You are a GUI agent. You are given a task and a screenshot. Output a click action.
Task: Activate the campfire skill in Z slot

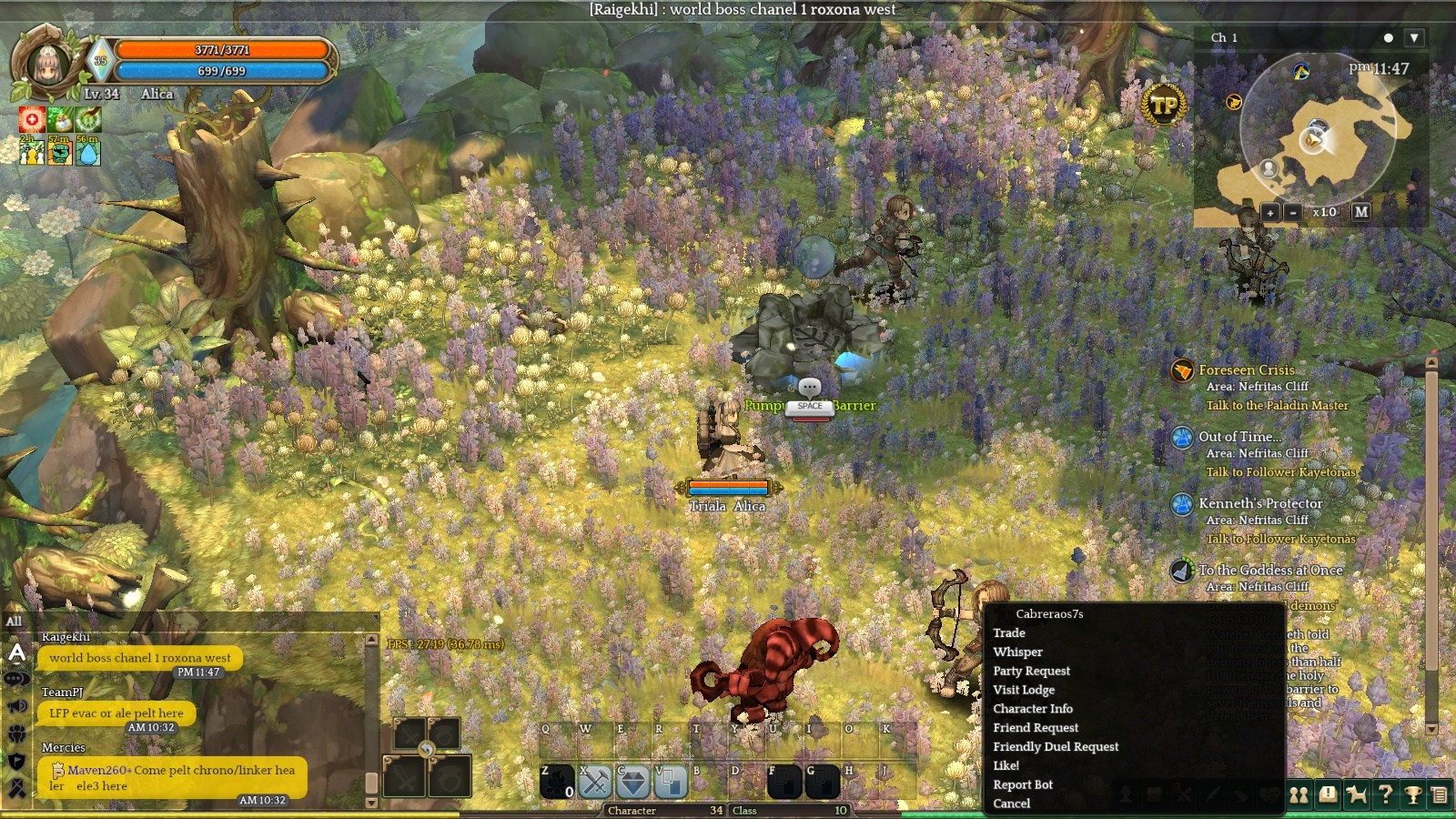coord(557,782)
